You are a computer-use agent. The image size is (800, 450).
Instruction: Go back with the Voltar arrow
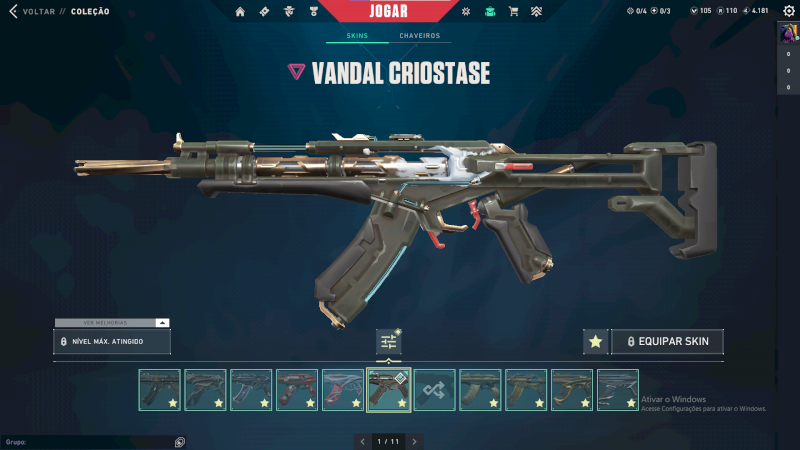13,12
